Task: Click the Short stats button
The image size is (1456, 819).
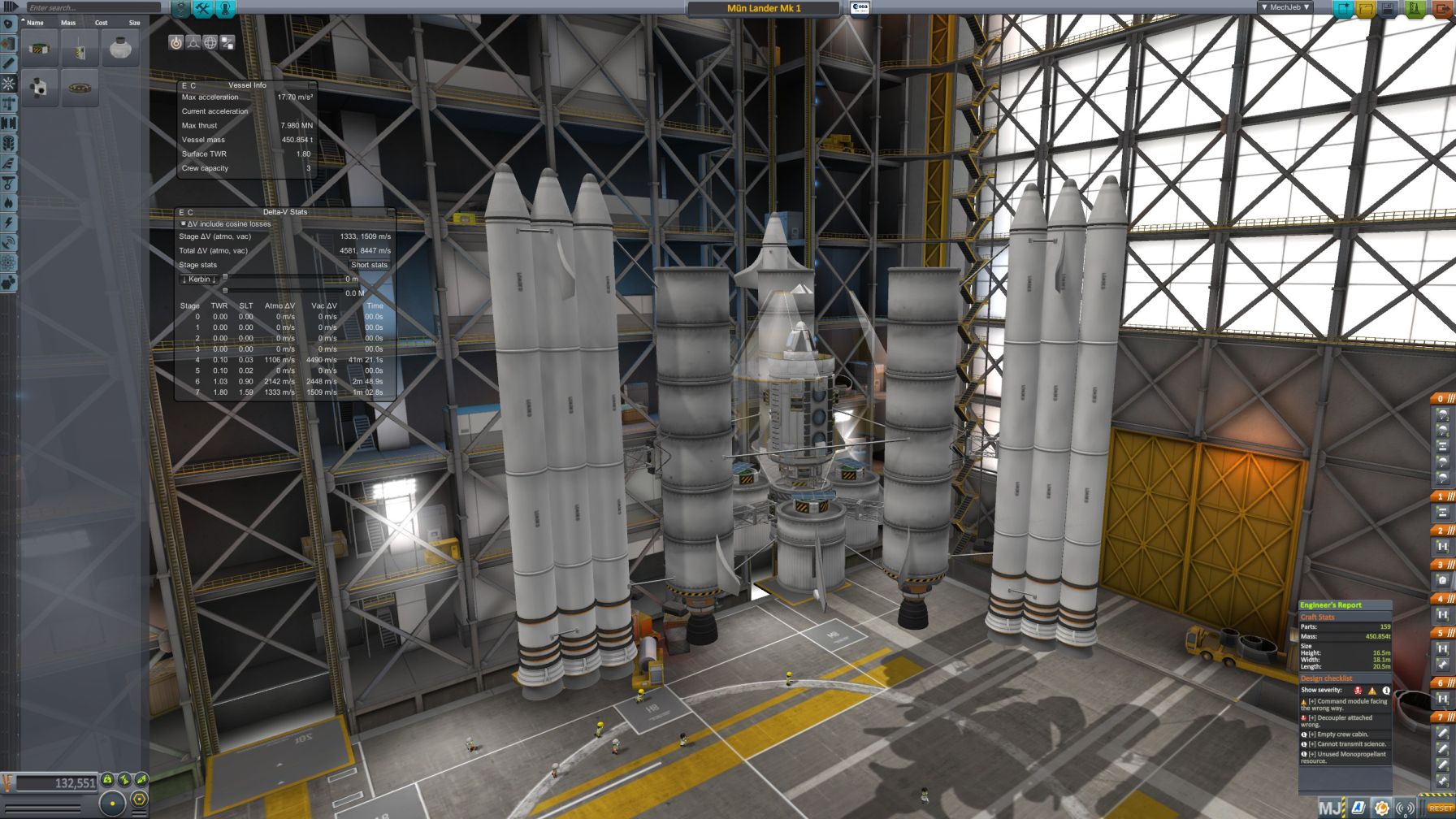Action: (369, 265)
